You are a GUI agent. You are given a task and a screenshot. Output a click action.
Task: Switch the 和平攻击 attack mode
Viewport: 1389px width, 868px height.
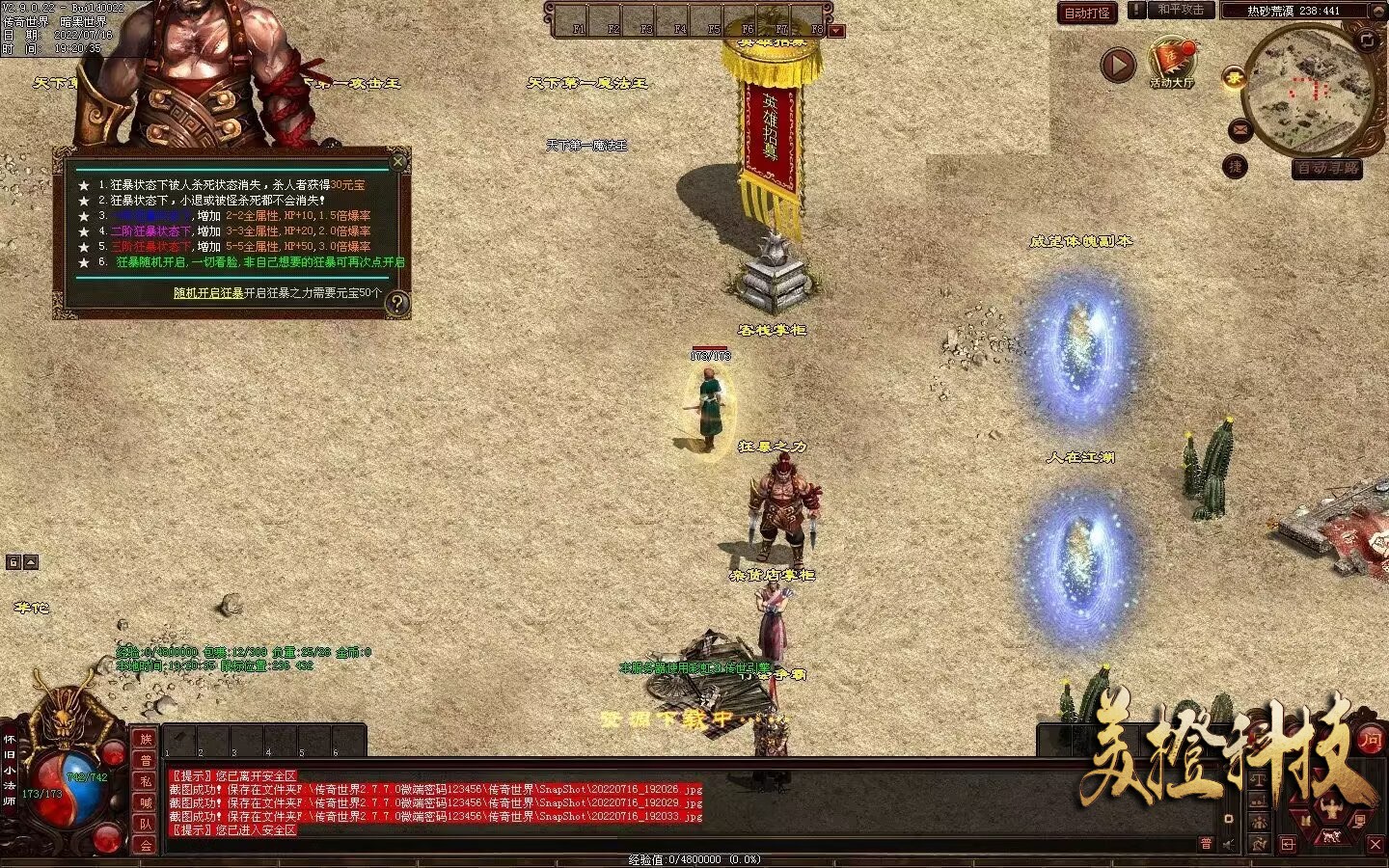click(x=1180, y=11)
